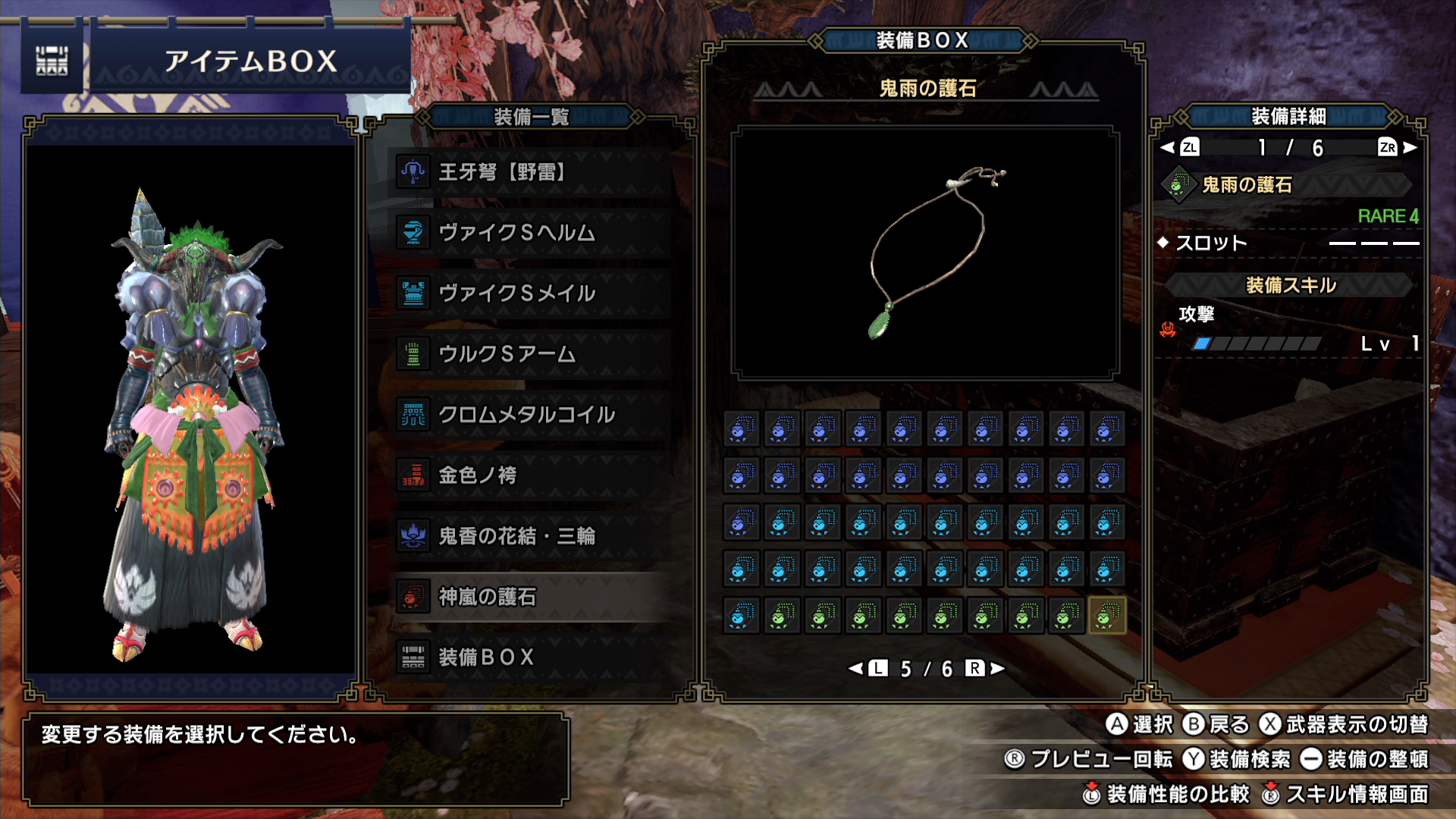The height and width of the screenshot is (819, 1456).
Task: Choose 金色ノ袴 leg armor
Action: point(531,475)
